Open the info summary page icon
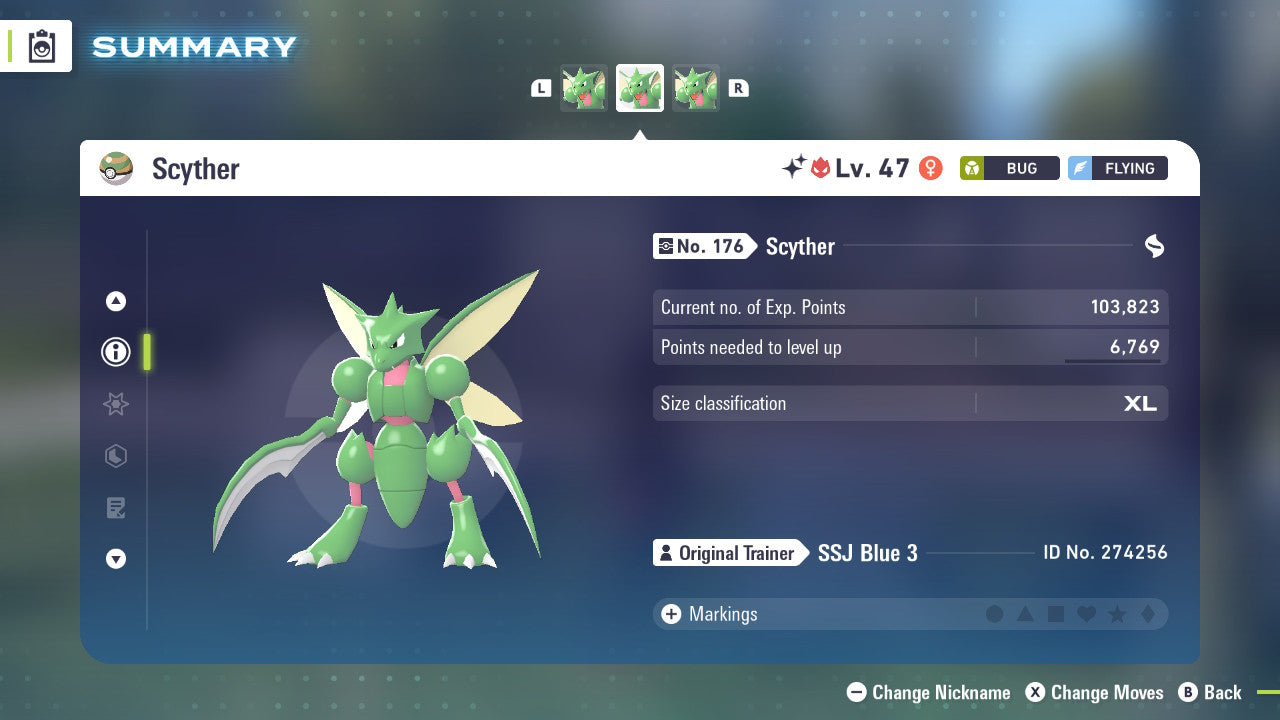The width and height of the screenshot is (1280, 720). point(116,352)
